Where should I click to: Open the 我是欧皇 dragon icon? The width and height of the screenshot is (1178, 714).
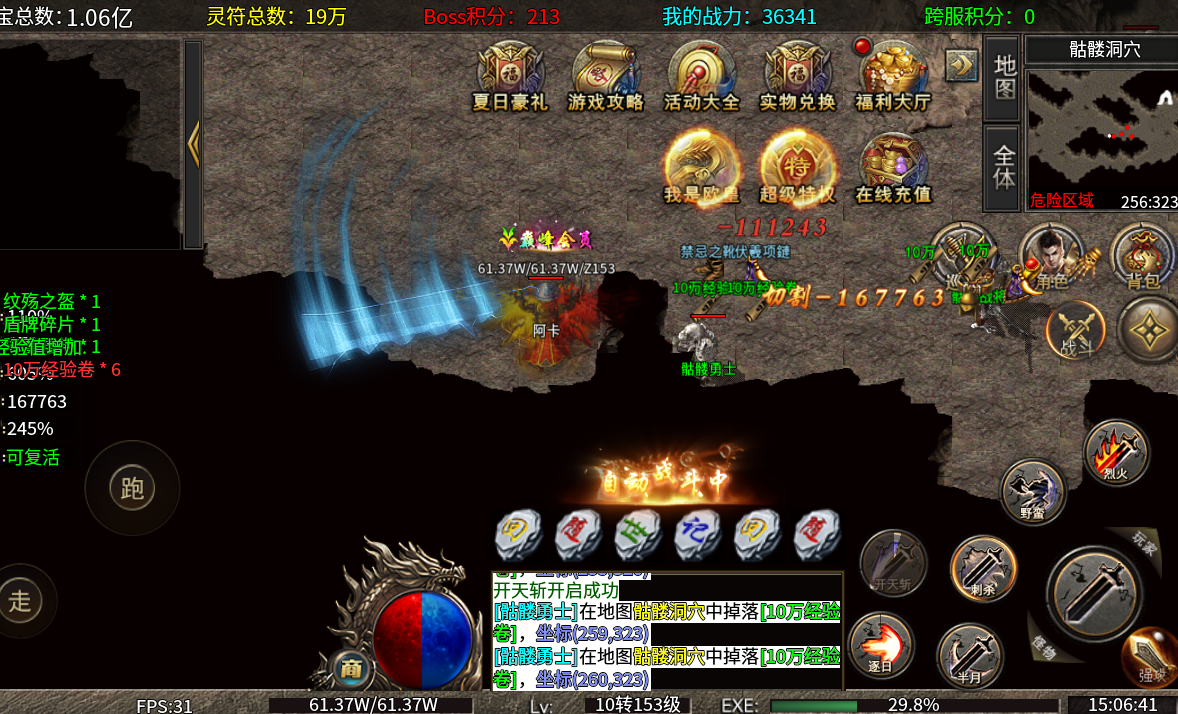[702, 167]
